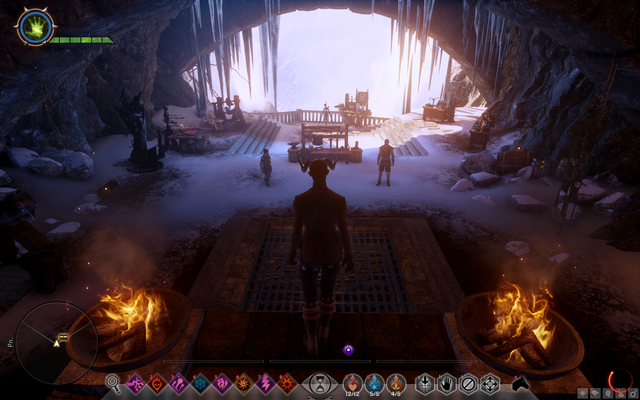Viewport: 640px width, 400px height.
Task: Toggle the hourglass tactical pause button
Action: tap(319, 383)
